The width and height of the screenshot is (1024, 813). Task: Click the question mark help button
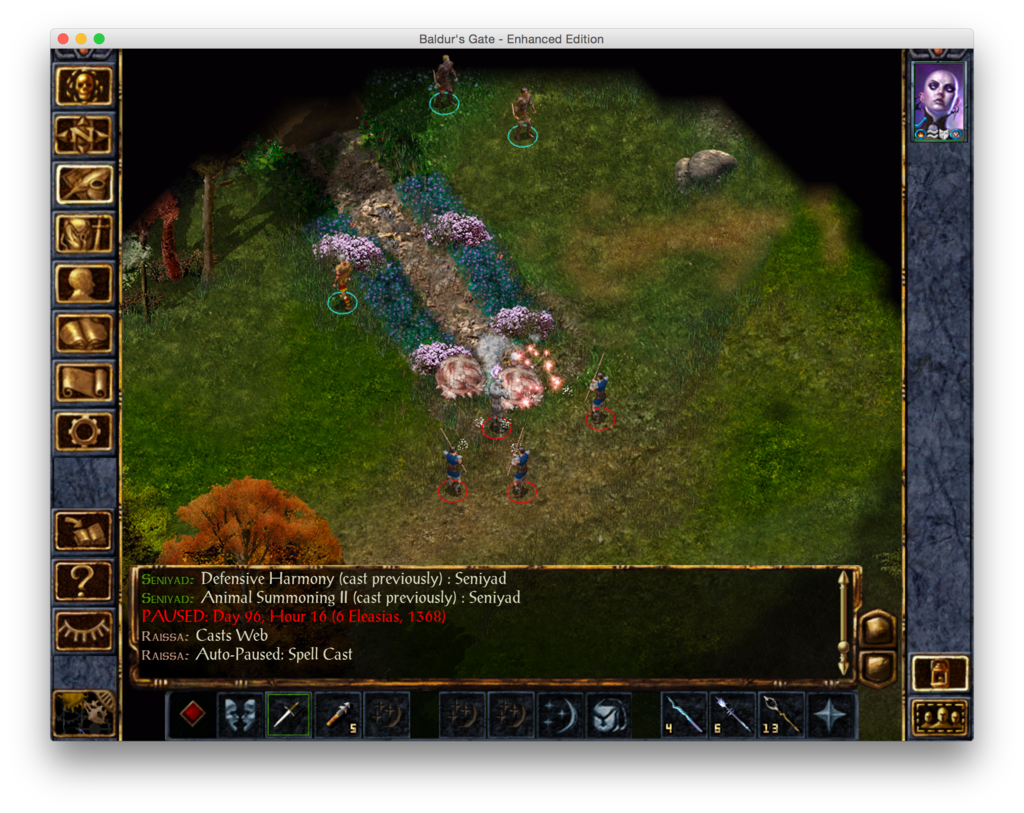[84, 581]
